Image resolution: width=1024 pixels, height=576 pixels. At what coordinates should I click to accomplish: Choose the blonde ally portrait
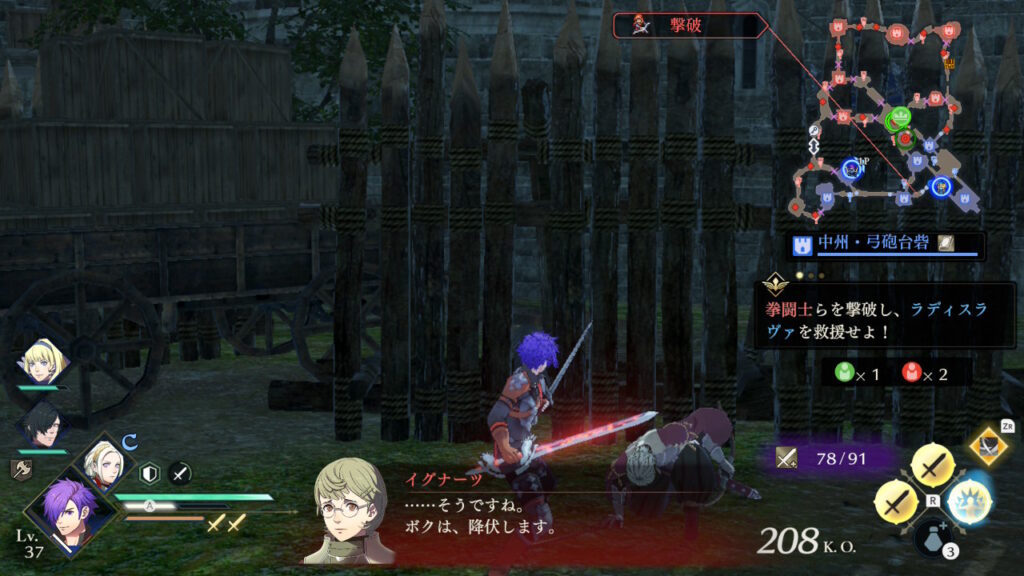(42, 362)
